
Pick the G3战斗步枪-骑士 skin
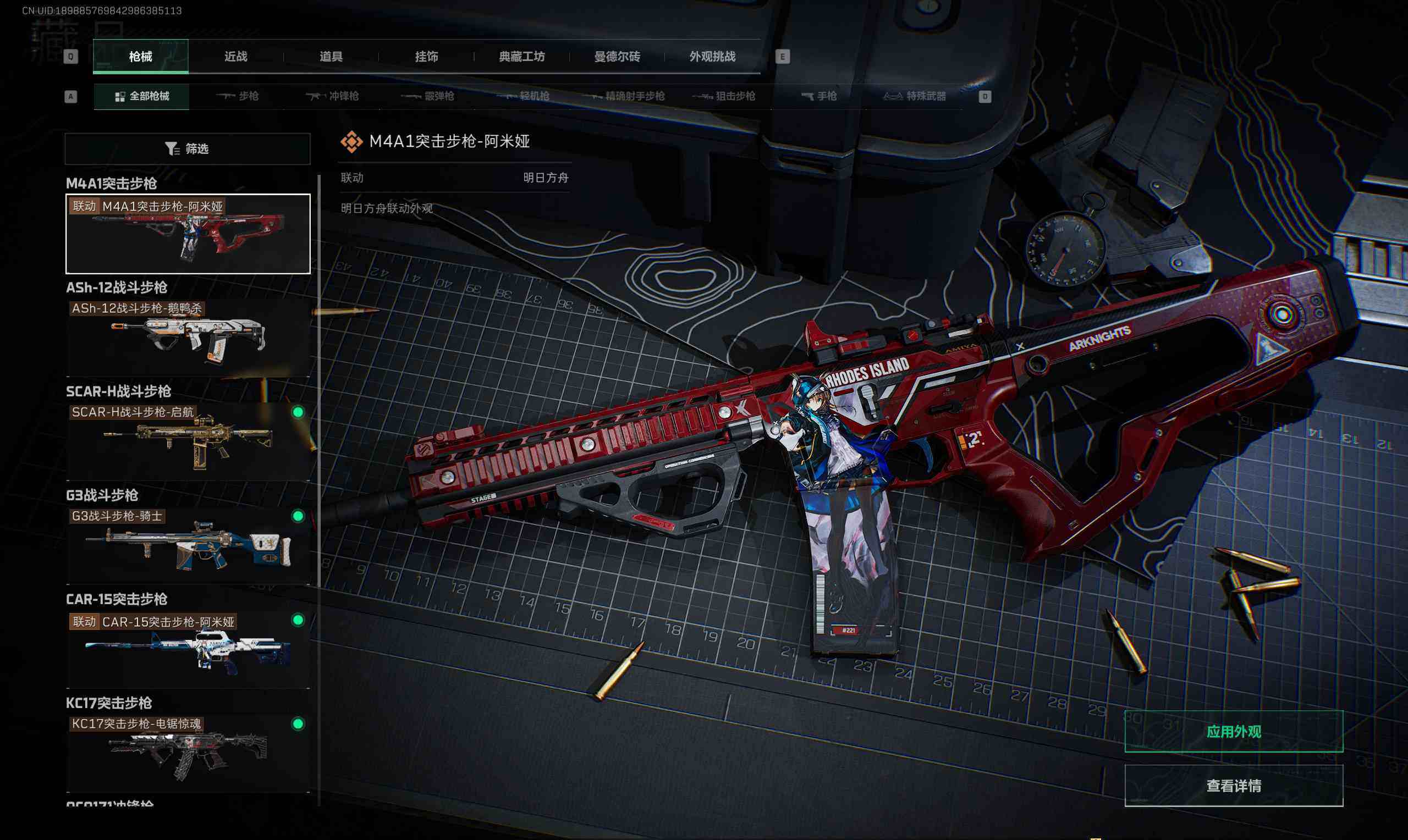[188, 545]
